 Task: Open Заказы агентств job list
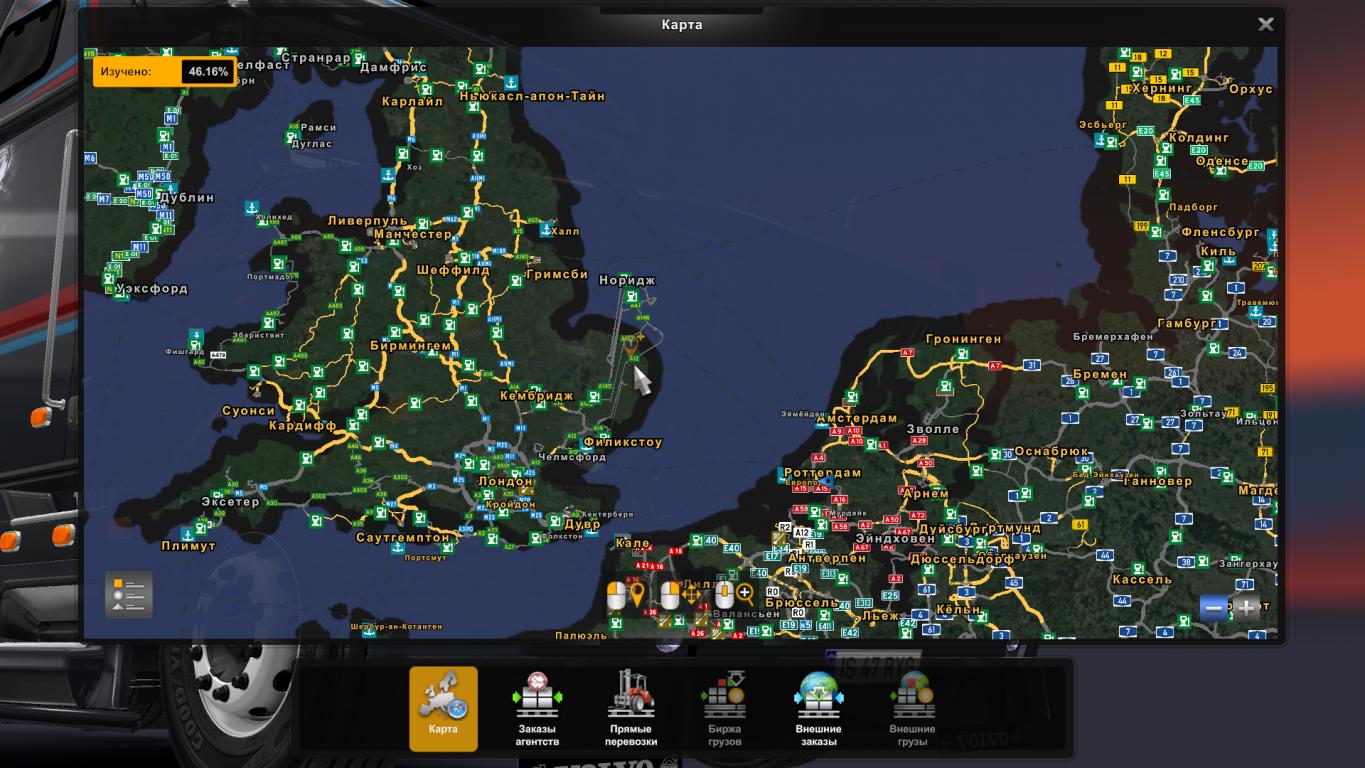(537, 709)
